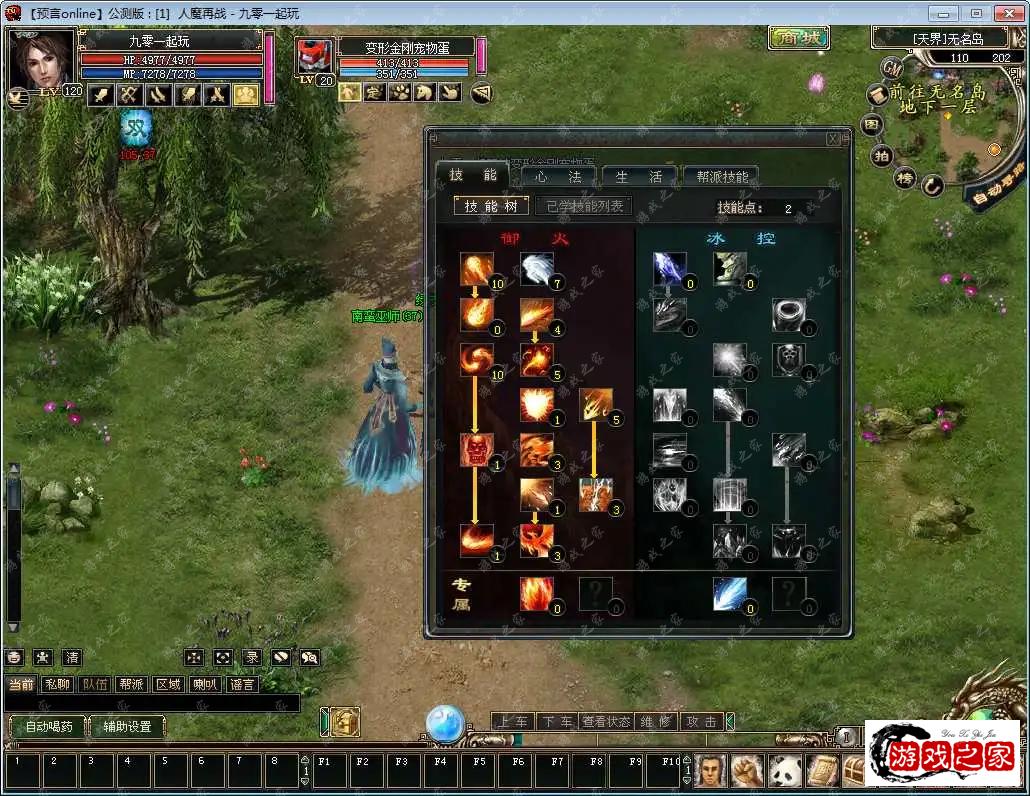Open the 队伍 chat channel
This screenshot has height=796, width=1030.
click(95, 685)
